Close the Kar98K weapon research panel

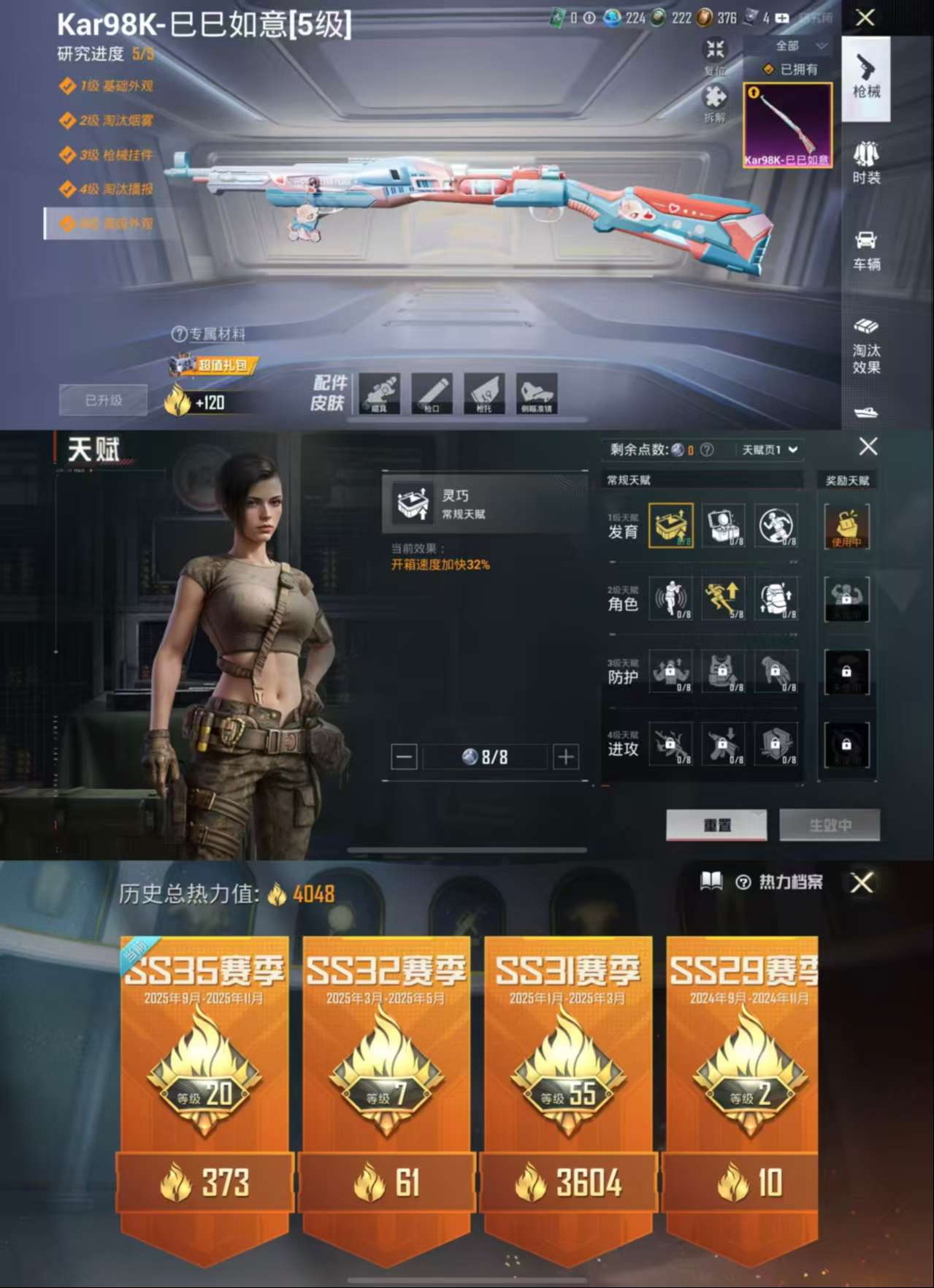[x=865, y=18]
